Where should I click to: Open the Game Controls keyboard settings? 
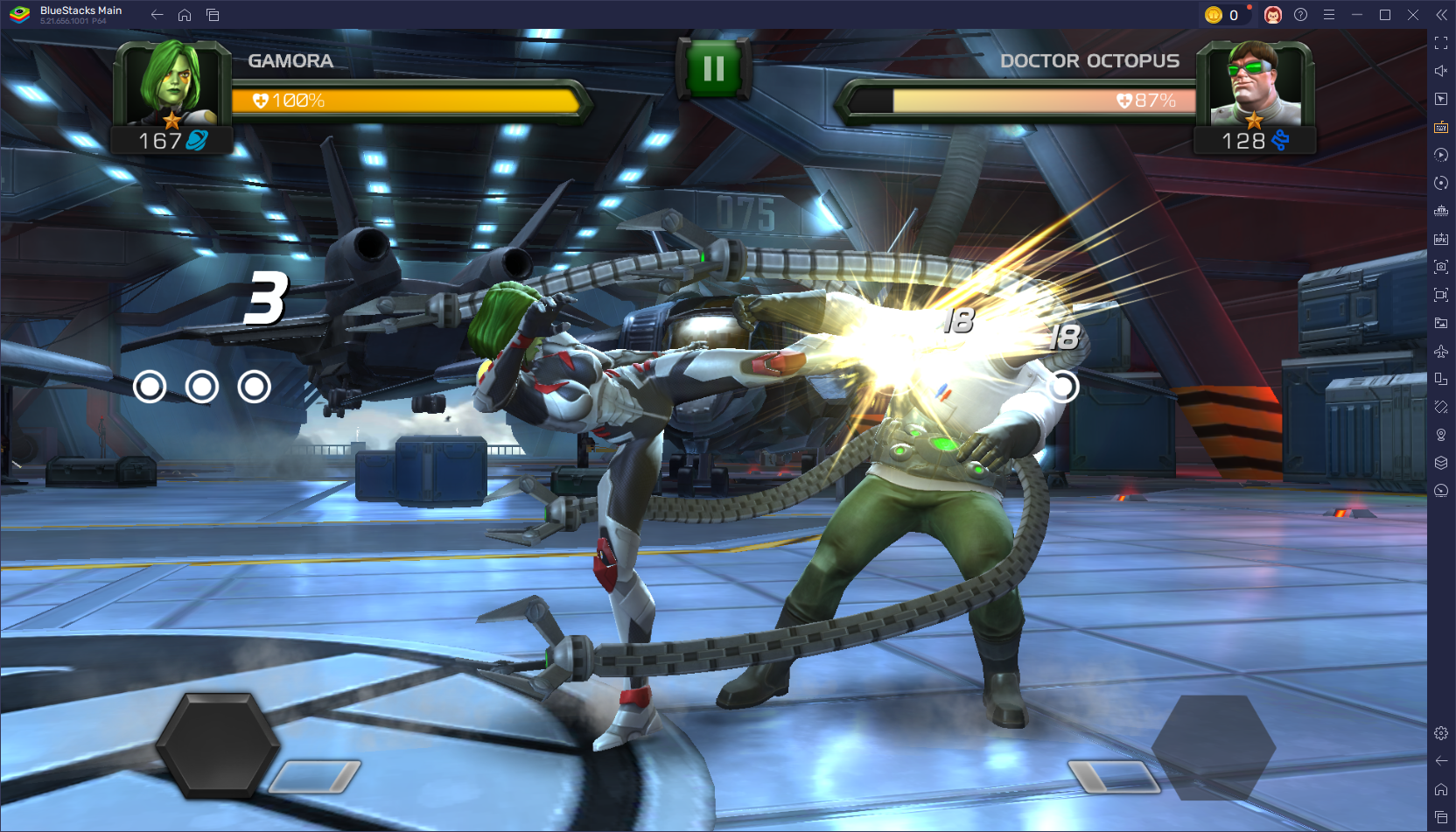click(x=1441, y=127)
